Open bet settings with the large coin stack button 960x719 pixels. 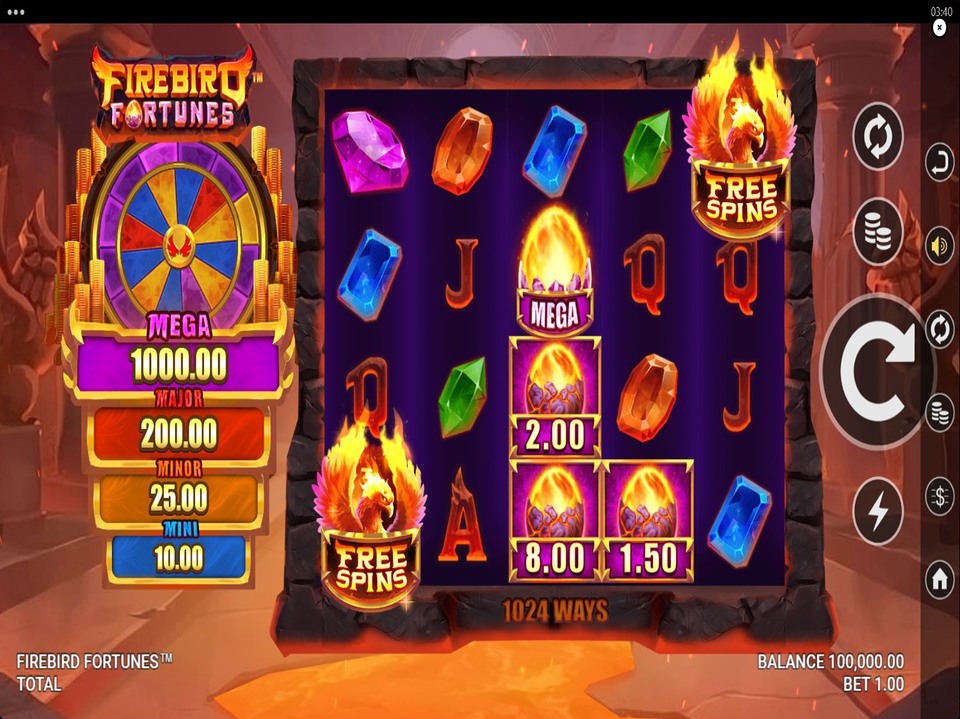click(878, 231)
